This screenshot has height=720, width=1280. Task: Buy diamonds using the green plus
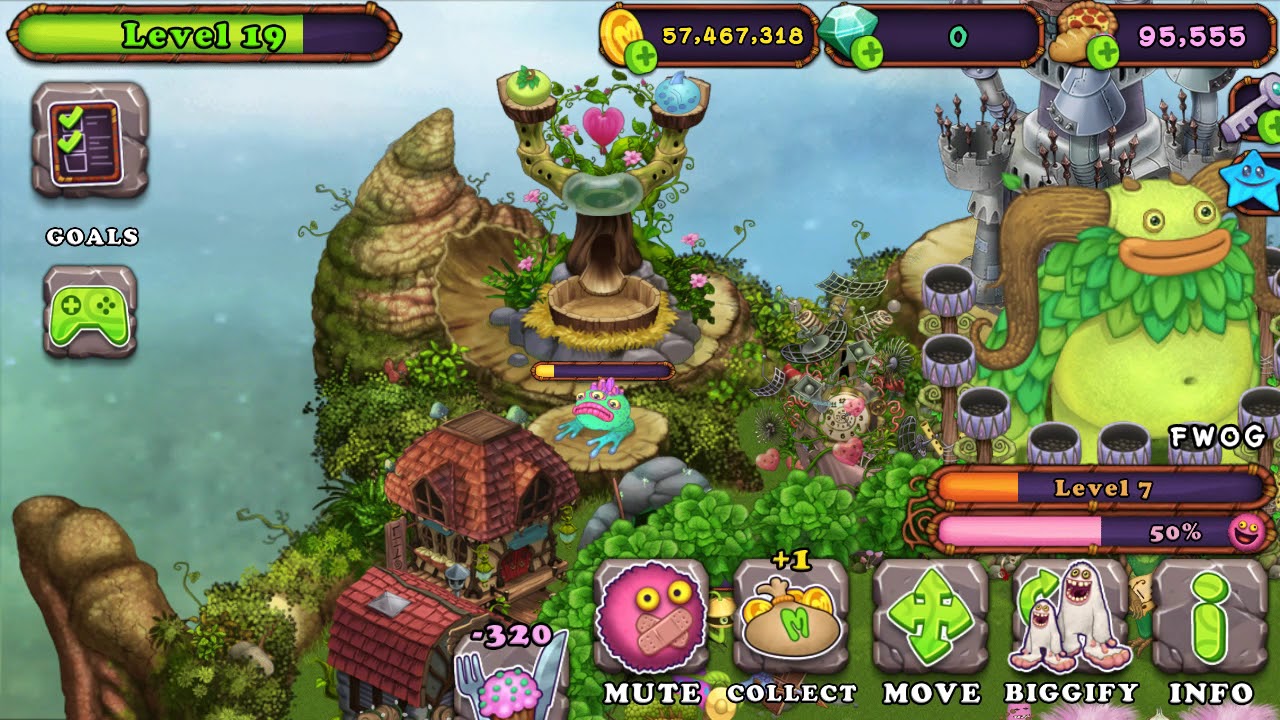867,53
